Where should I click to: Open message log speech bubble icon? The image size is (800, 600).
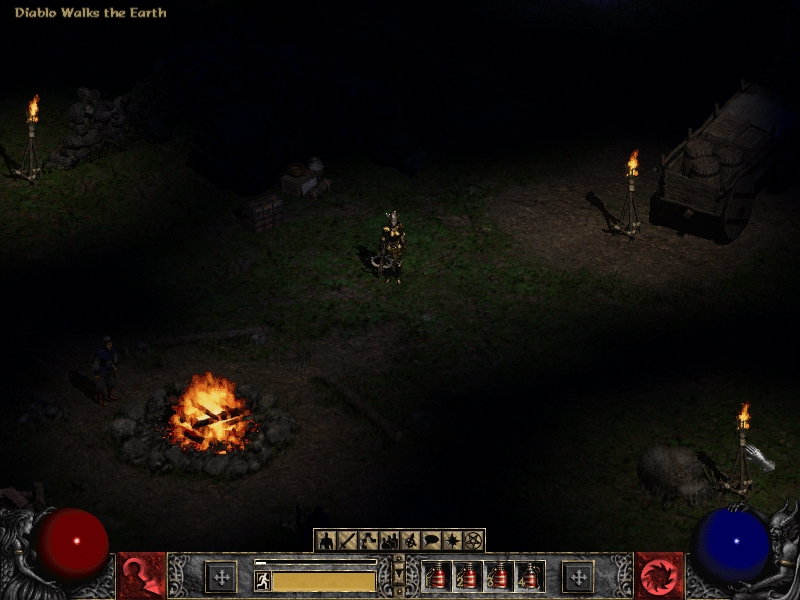coord(431,541)
